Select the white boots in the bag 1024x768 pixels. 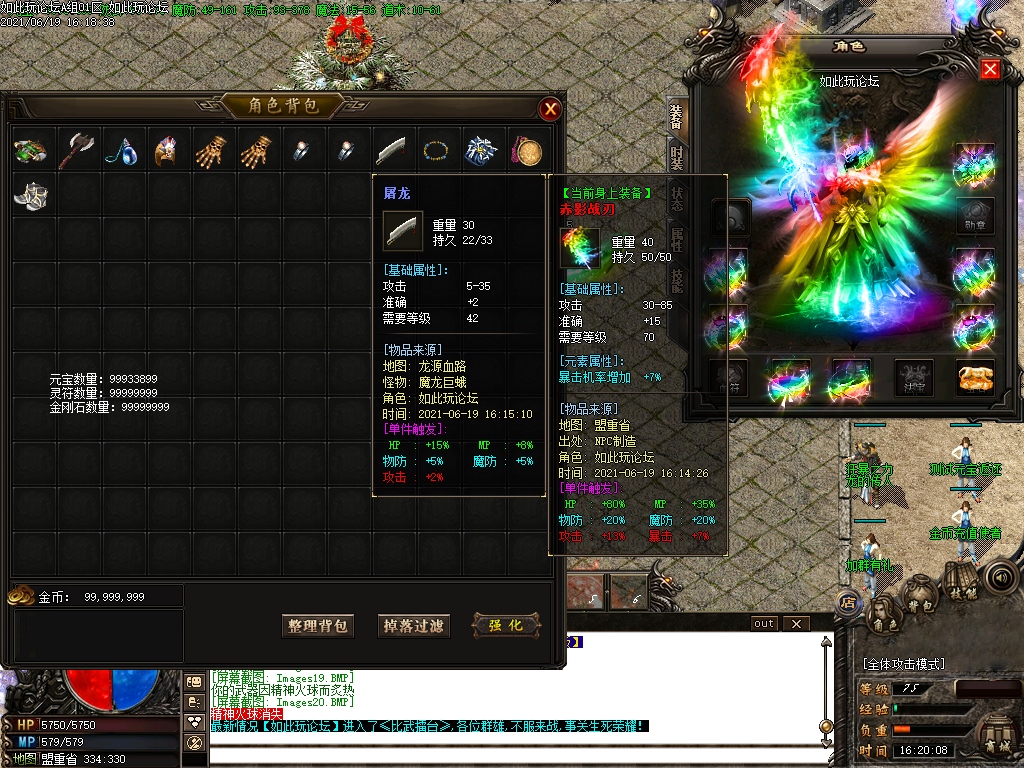[30, 195]
